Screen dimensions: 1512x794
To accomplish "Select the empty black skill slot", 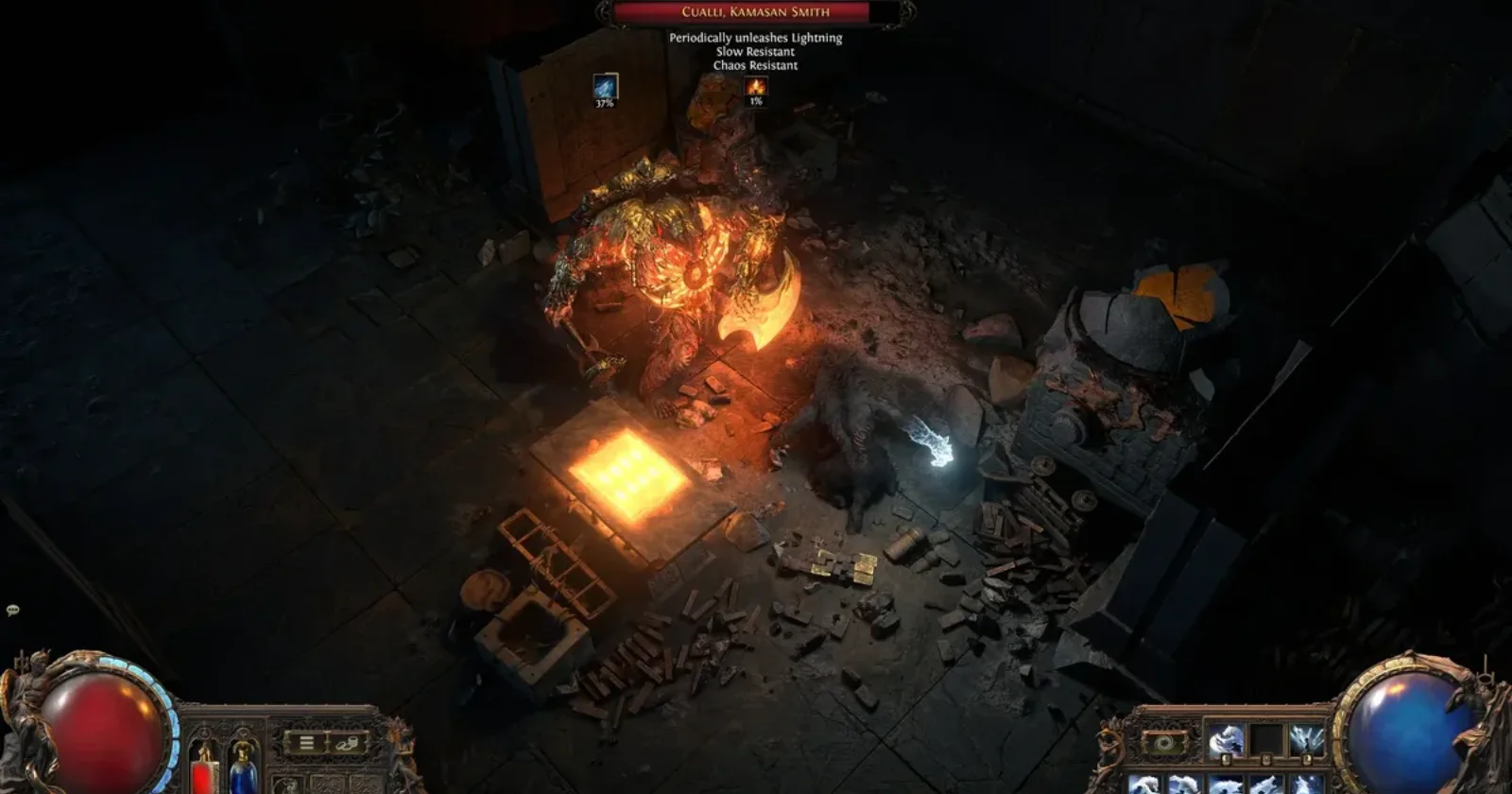I will pyautogui.click(x=1266, y=740).
